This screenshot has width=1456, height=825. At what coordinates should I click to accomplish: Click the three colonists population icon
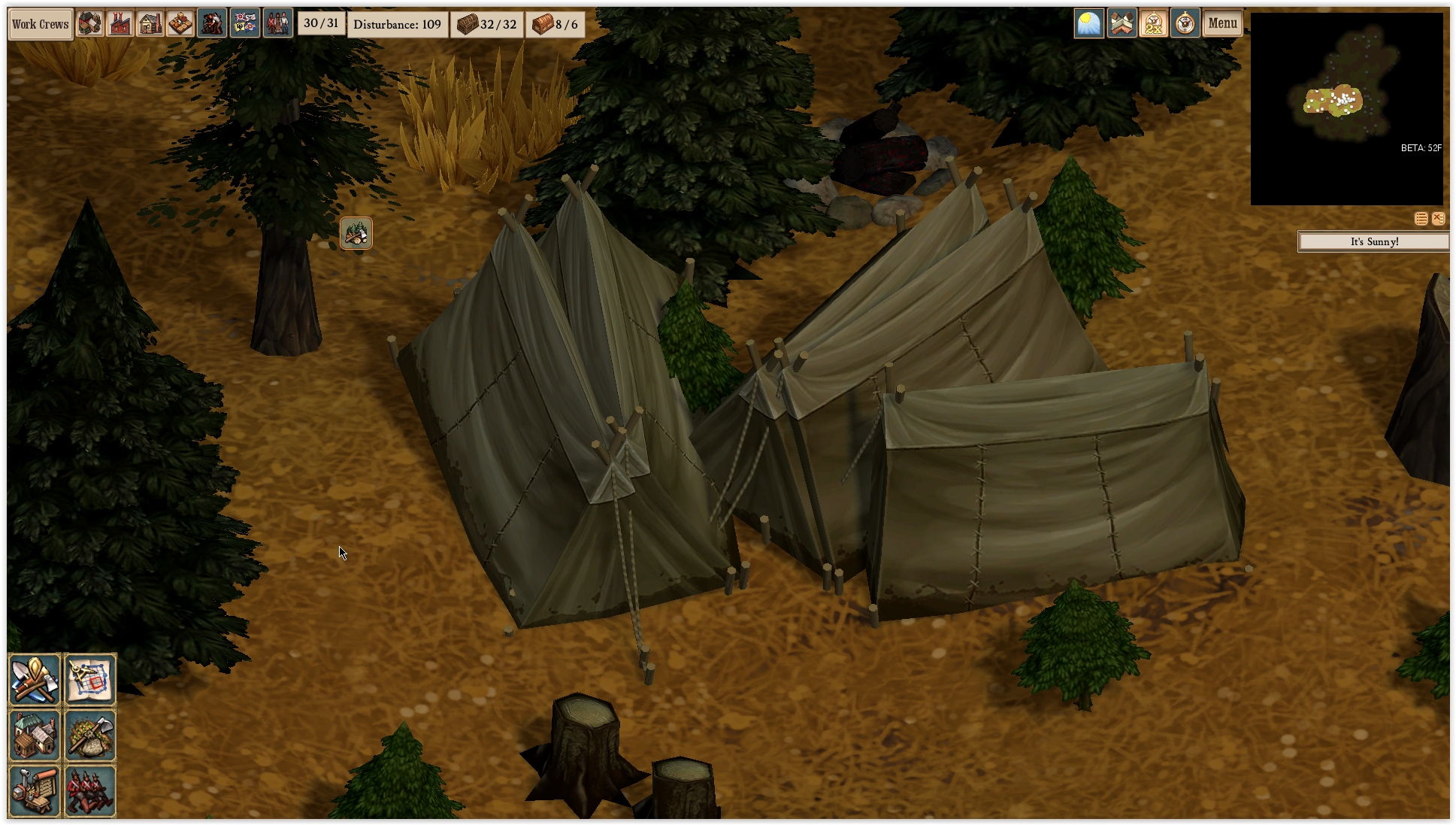tap(277, 24)
